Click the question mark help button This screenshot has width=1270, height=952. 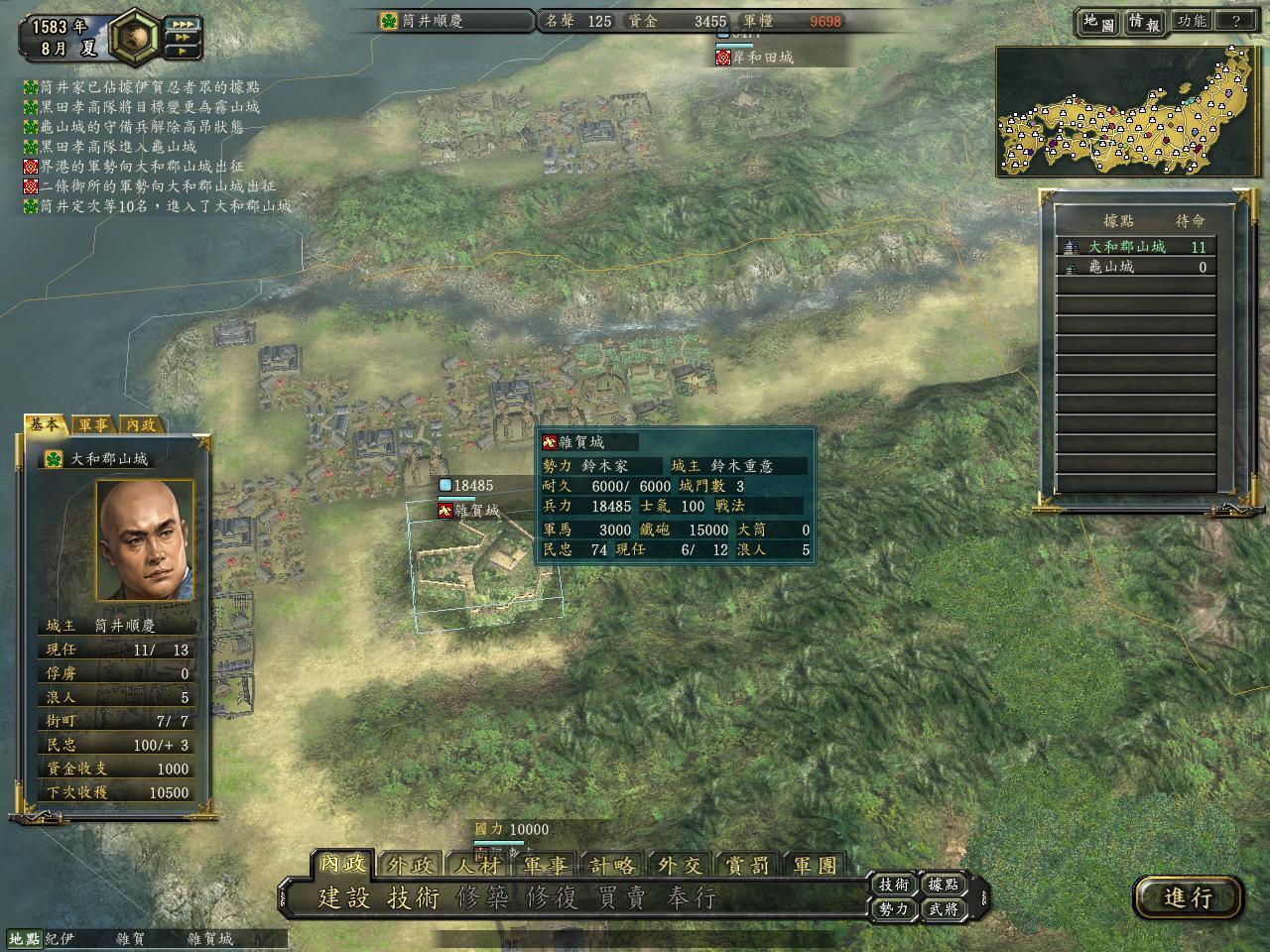point(1236,21)
